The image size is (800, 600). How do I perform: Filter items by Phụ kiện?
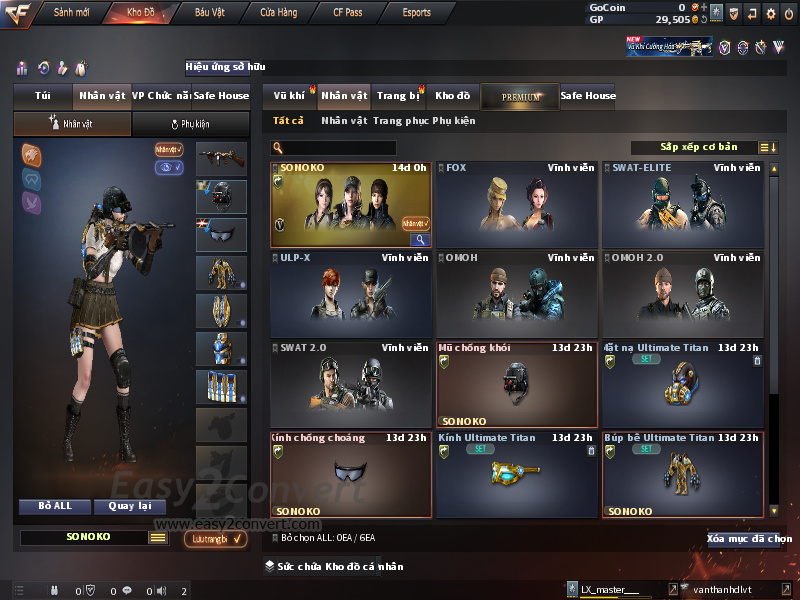point(454,121)
